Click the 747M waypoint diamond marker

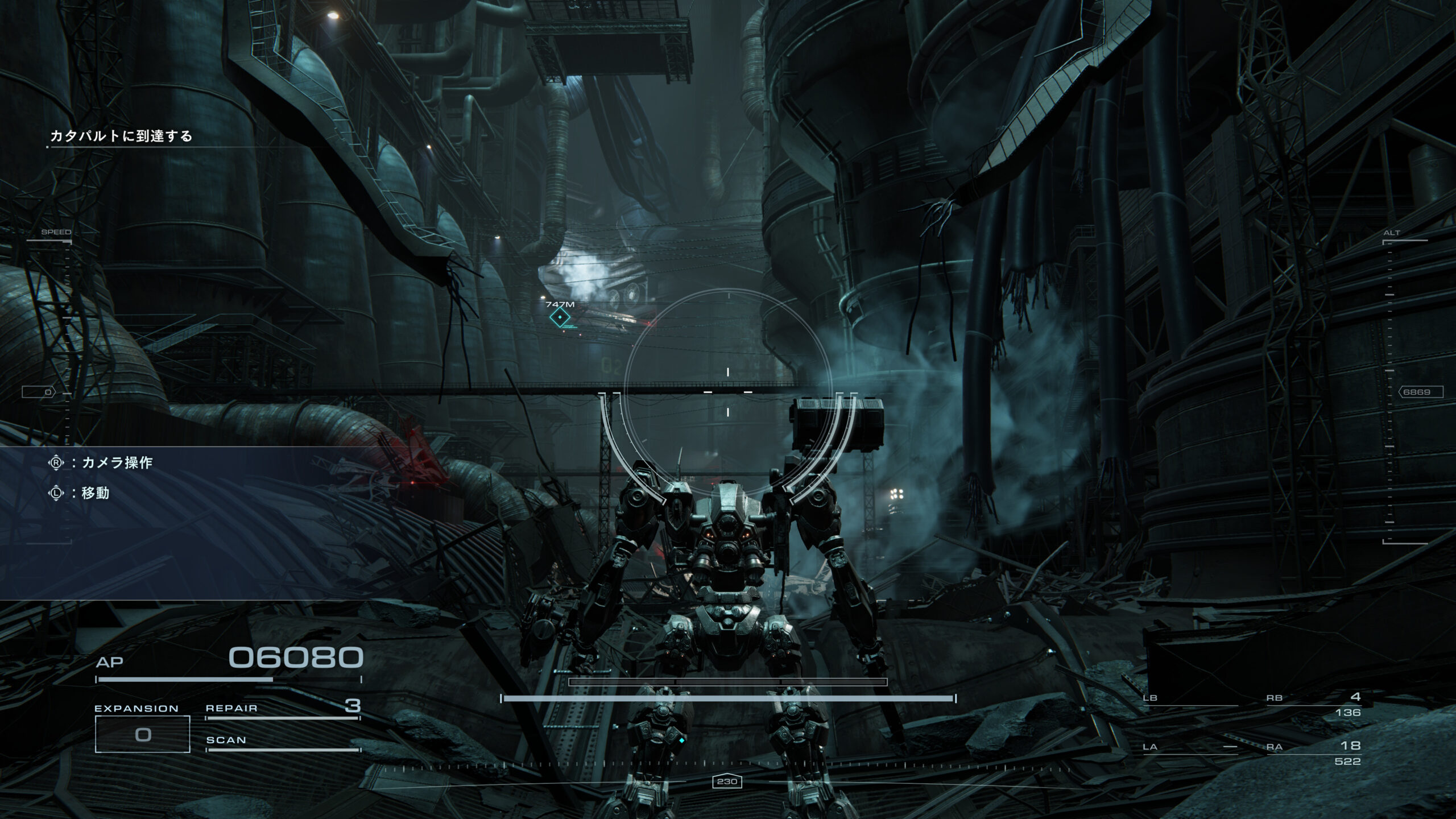click(x=560, y=317)
